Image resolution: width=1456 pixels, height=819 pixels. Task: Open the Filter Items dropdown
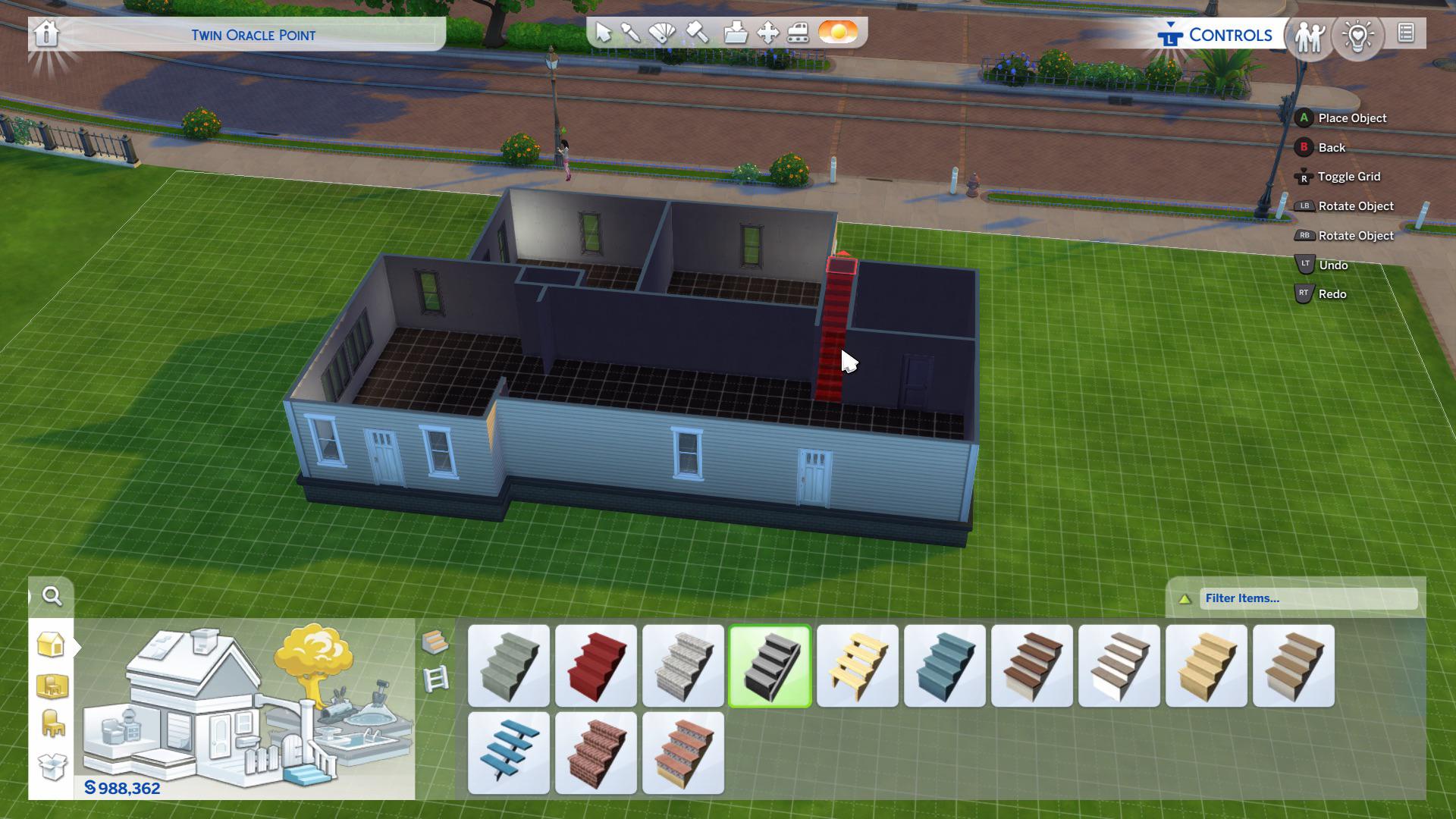(x=1304, y=598)
